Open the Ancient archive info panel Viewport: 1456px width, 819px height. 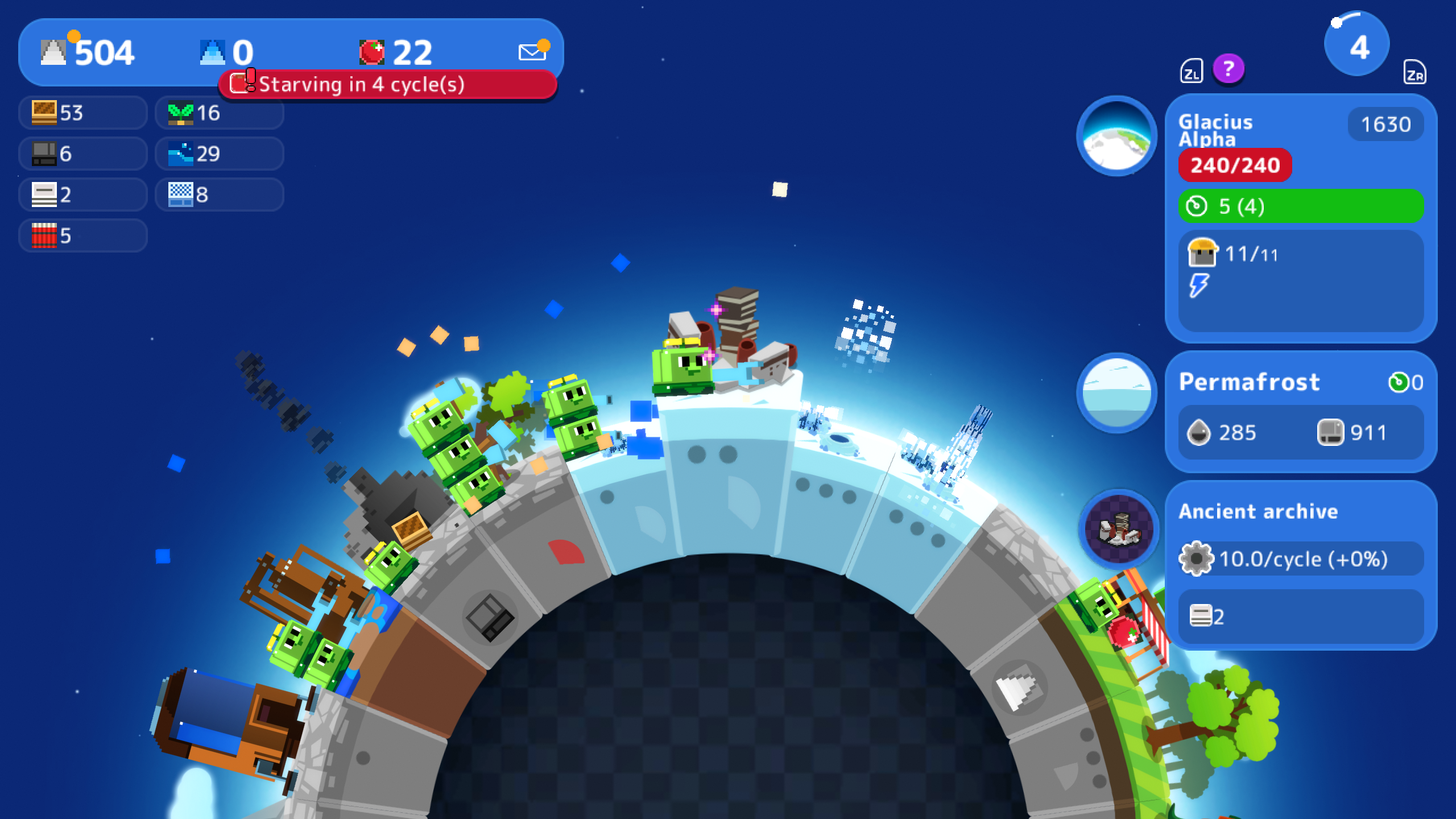(x=1300, y=565)
